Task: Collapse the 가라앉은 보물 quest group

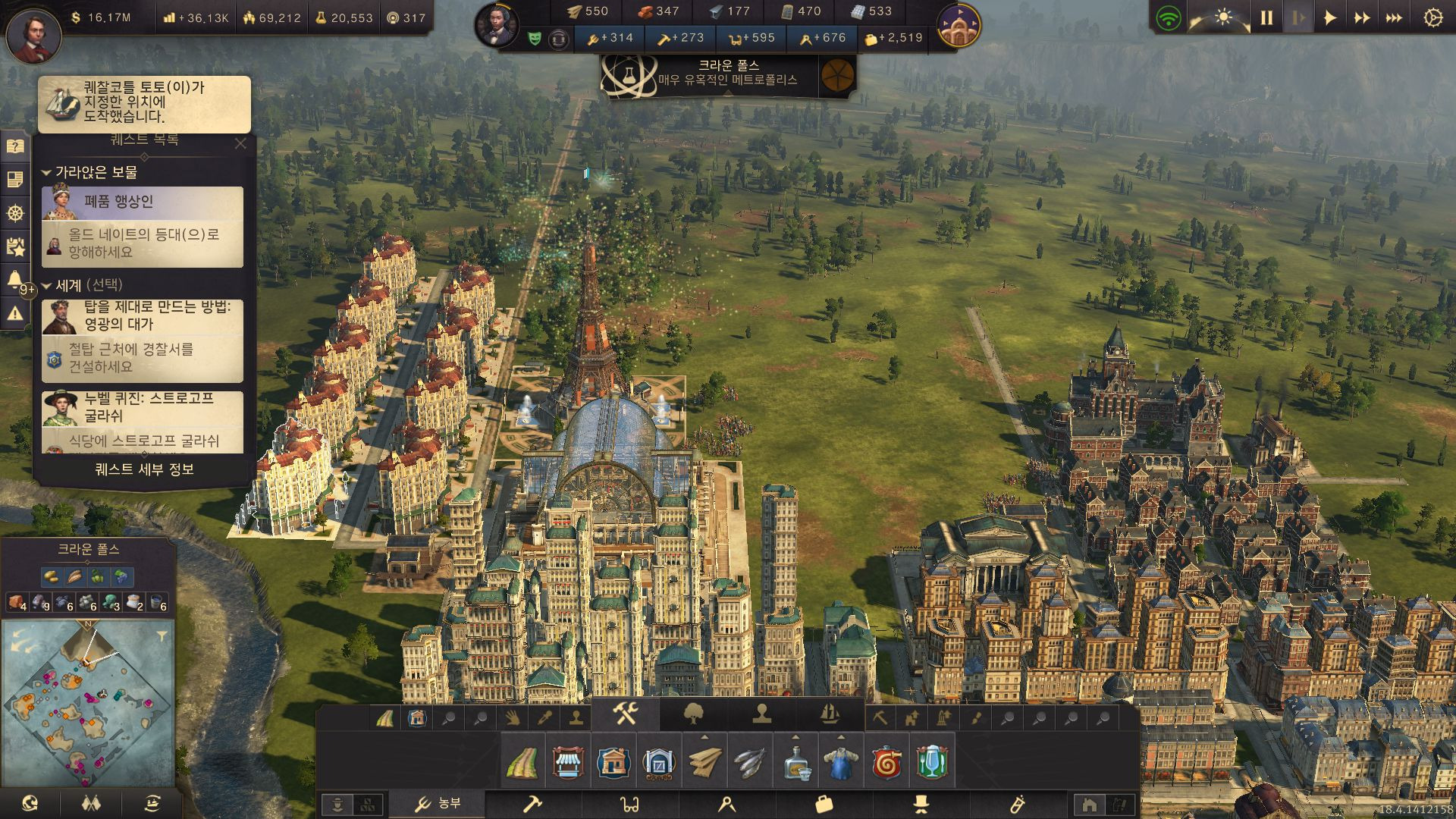Action: 46,173
